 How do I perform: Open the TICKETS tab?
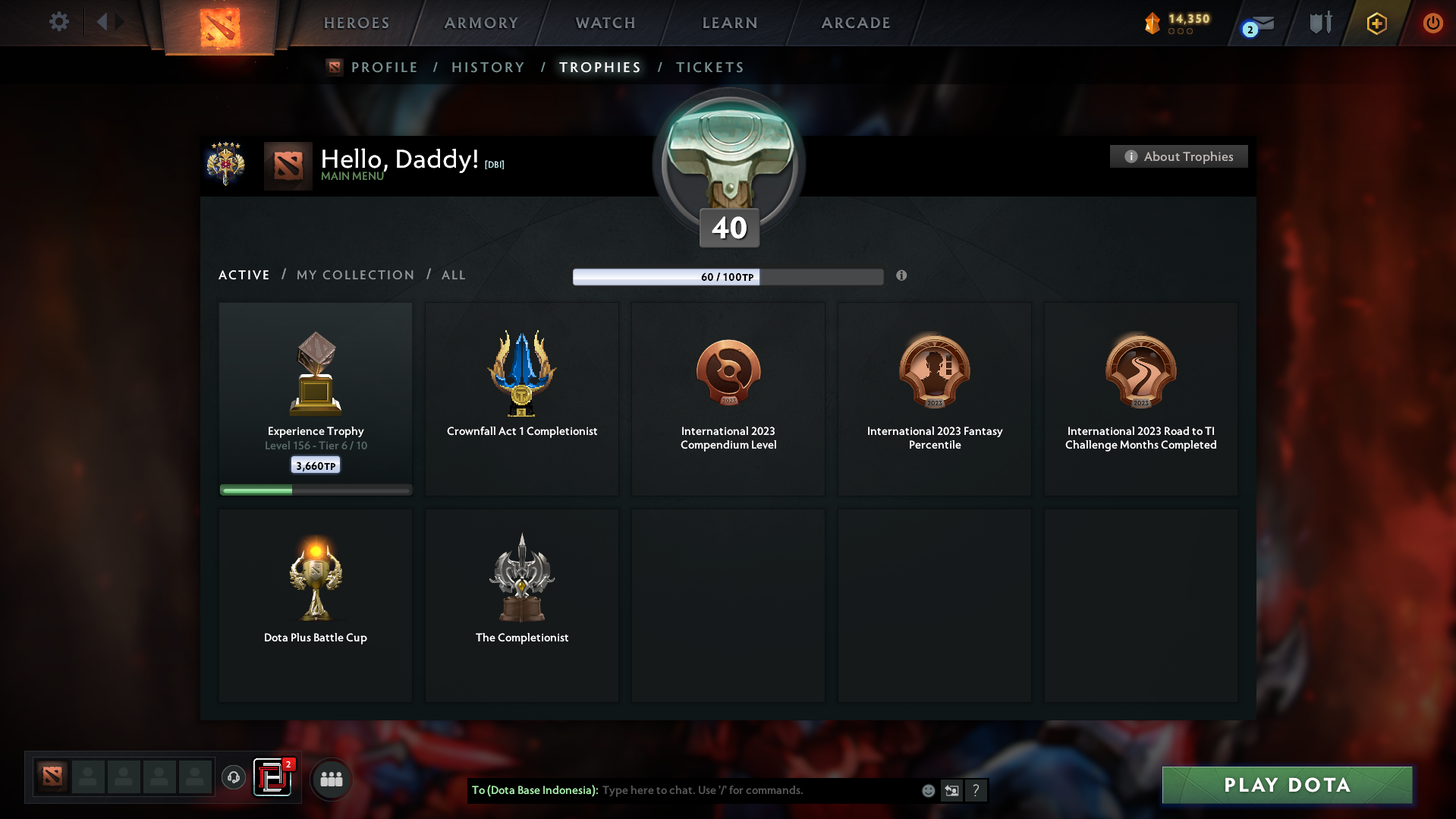(709, 67)
